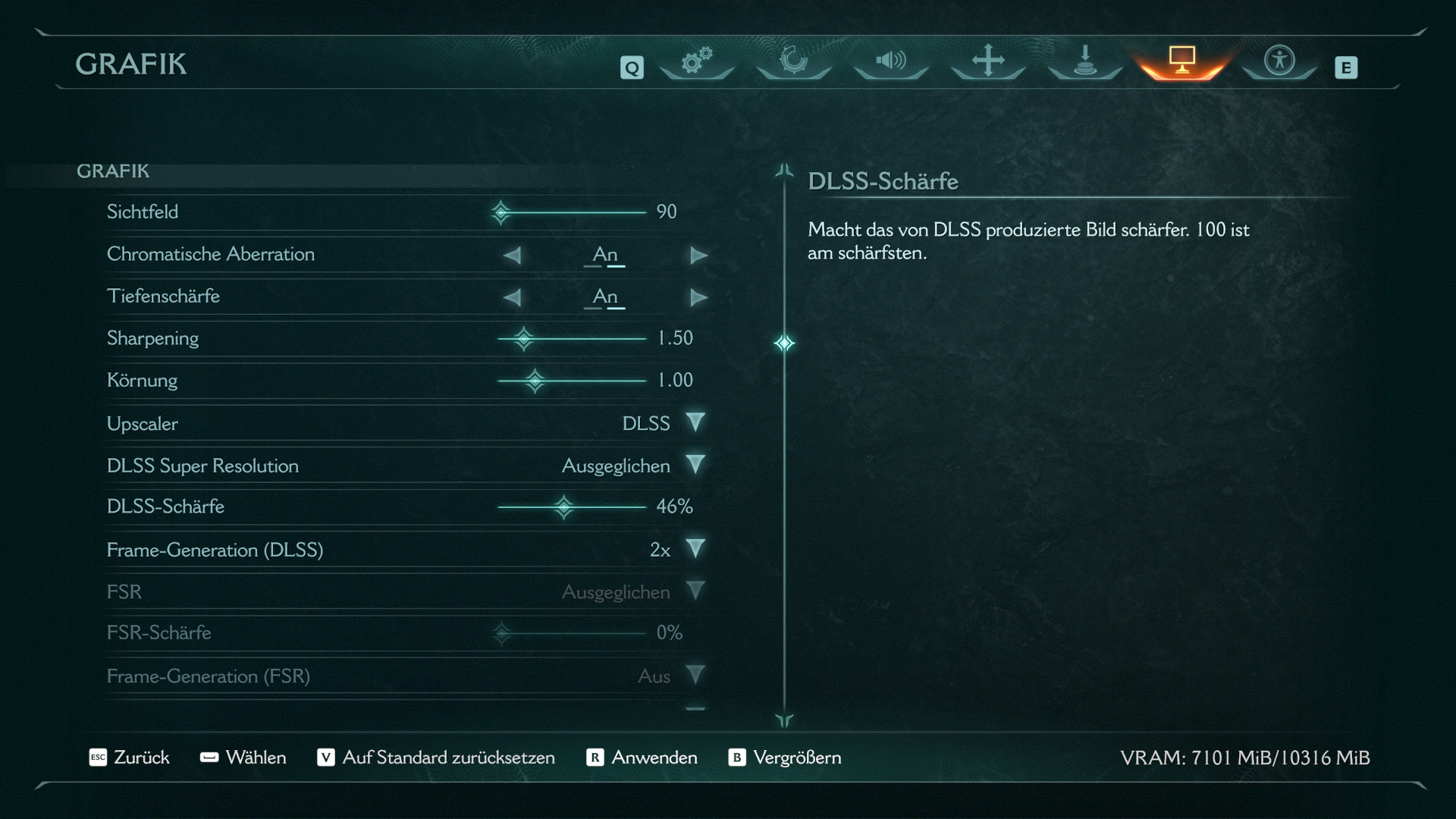Click right arrow for Chromatische Aberration

(698, 256)
